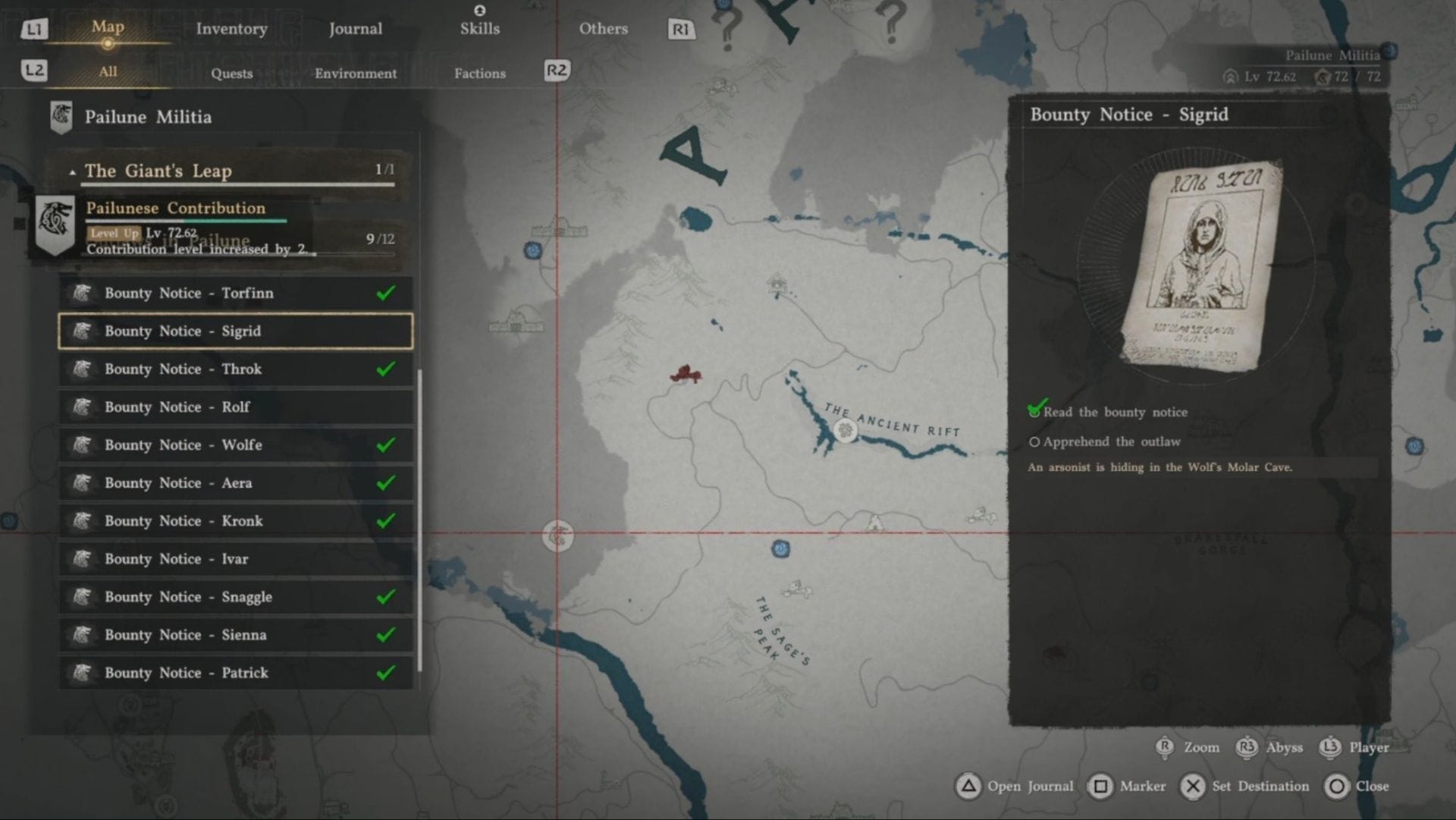
Task: Choose Bounty Notice - Snaggle row
Action: click(x=235, y=597)
